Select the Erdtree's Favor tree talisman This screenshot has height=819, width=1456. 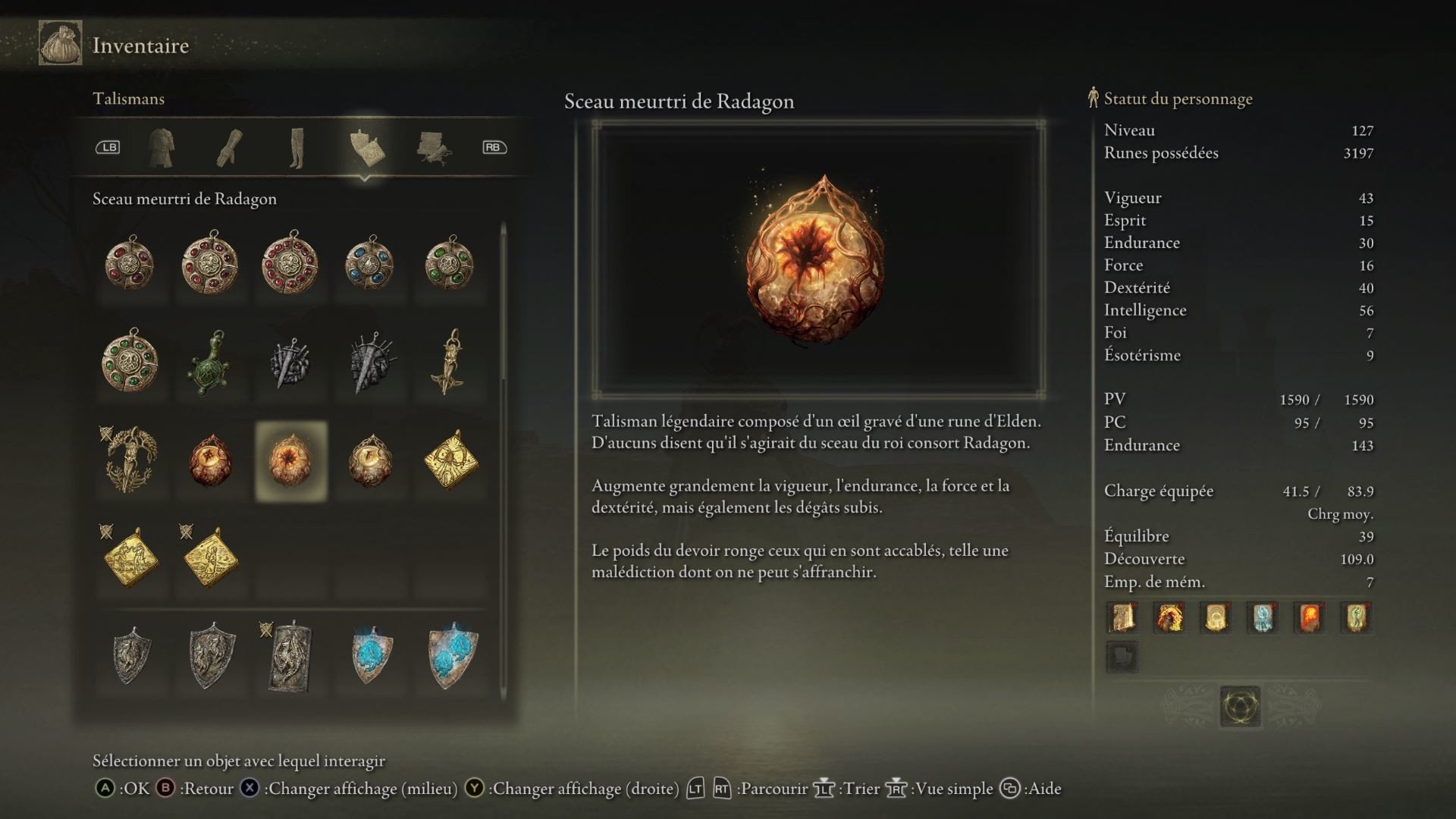[130, 460]
